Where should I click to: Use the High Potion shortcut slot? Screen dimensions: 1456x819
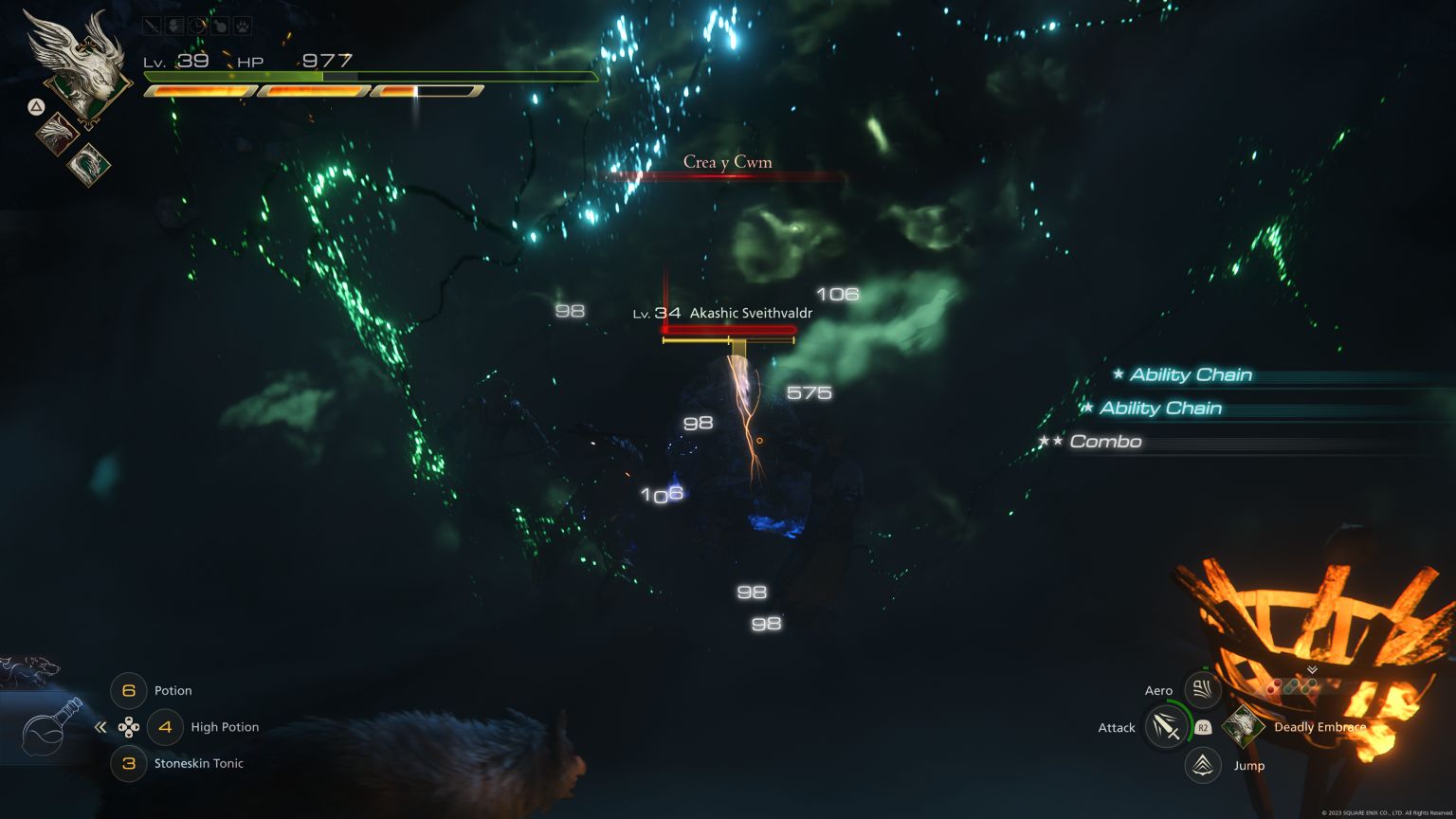click(x=165, y=727)
